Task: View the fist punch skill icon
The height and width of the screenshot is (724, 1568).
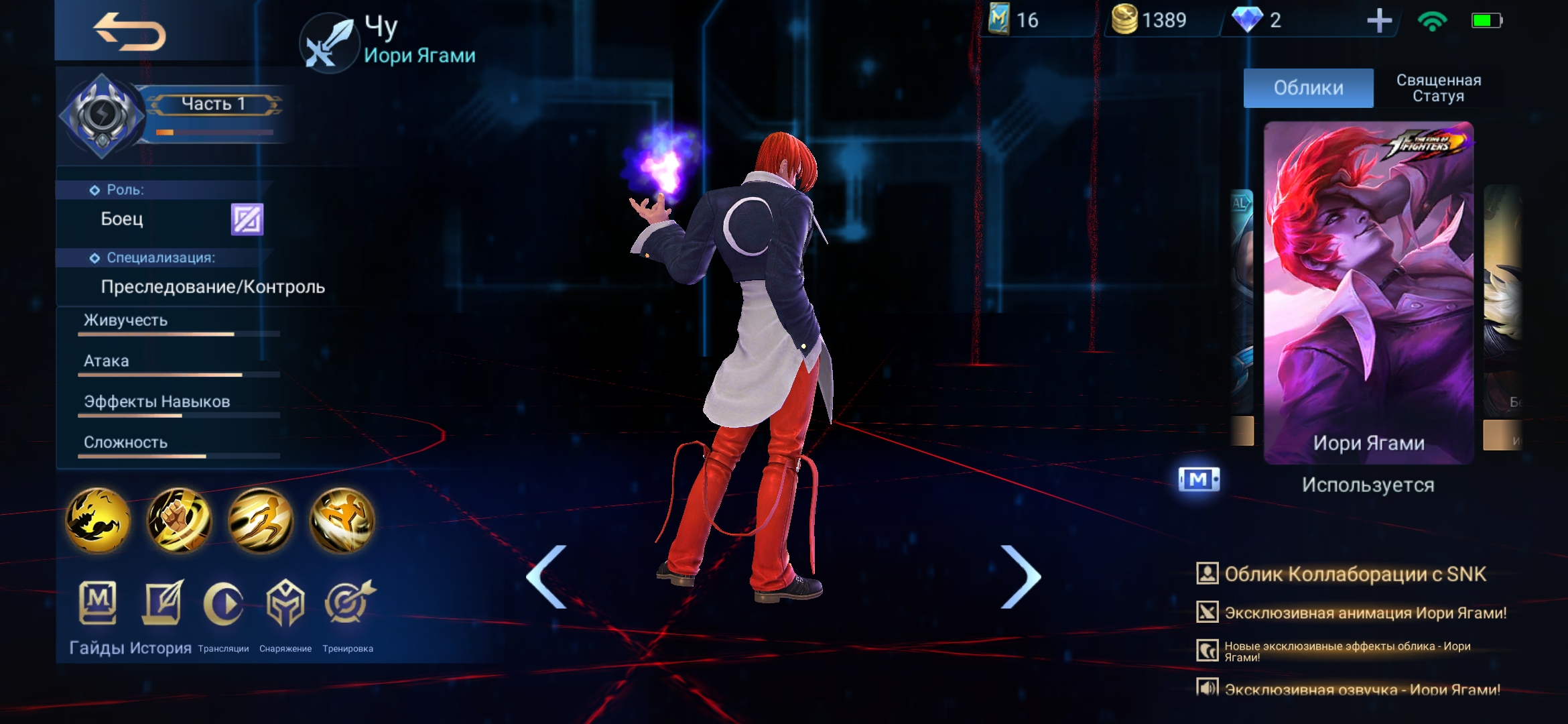Action: coord(179,520)
